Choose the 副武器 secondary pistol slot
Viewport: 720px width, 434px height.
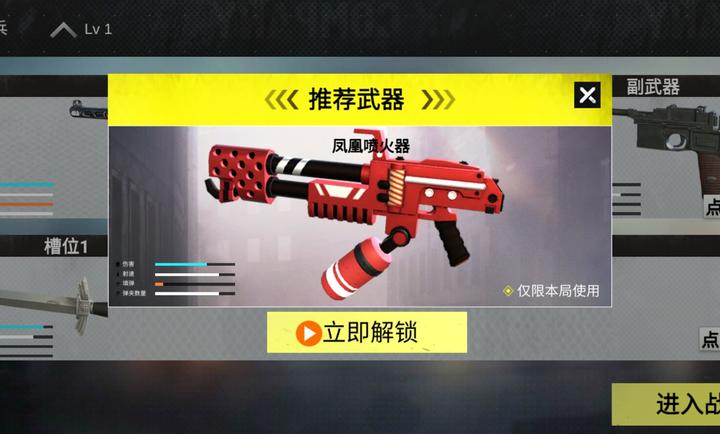click(665, 140)
